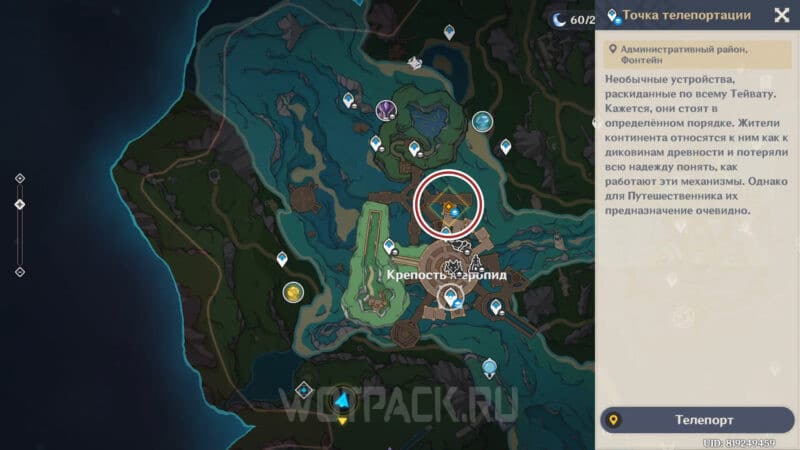Select the round blue-orb marker by the green island
The height and width of the screenshot is (450, 800).
point(483,122)
